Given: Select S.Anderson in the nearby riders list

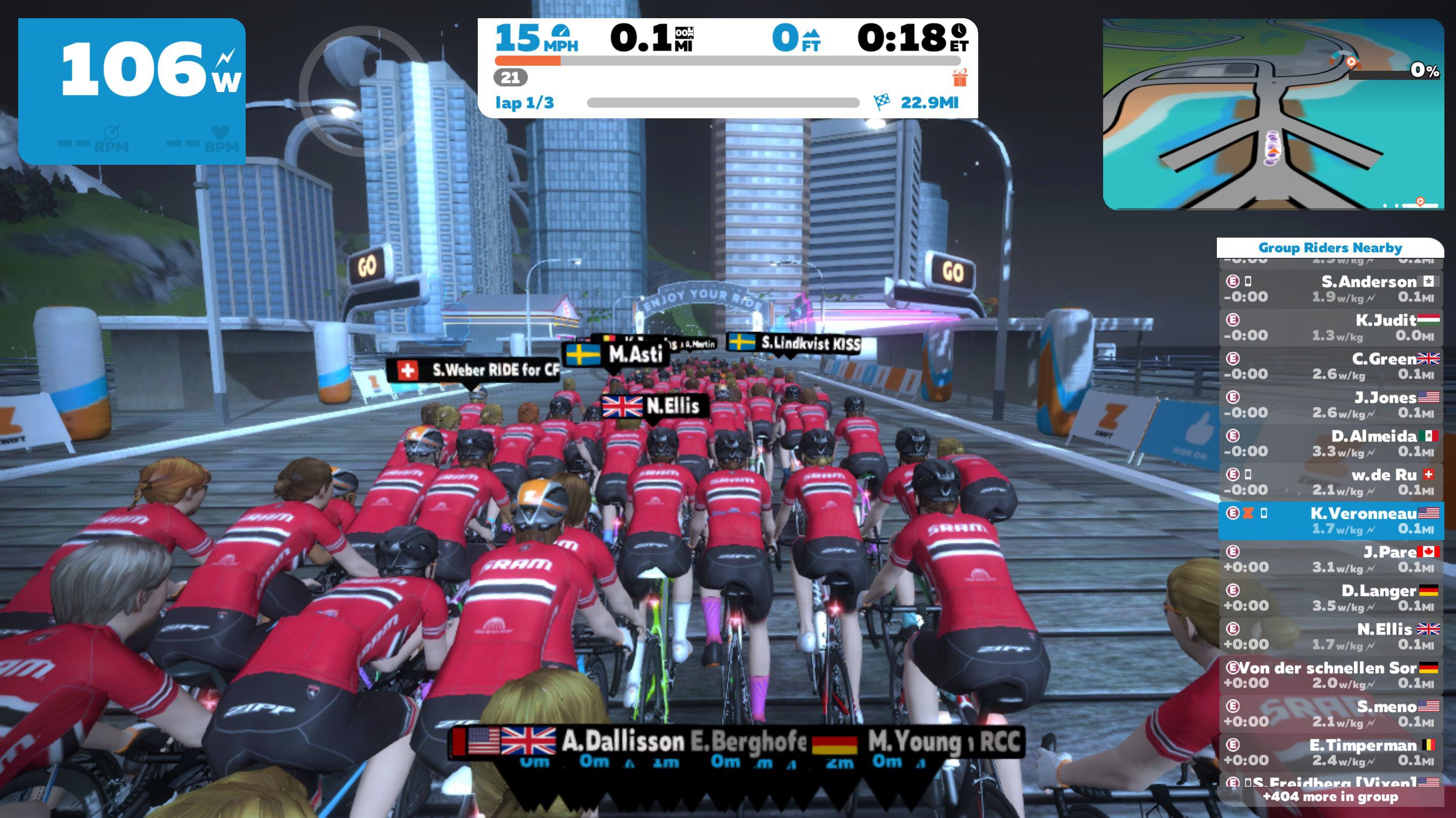Looking at the screenshot, I should point(1331,289).
